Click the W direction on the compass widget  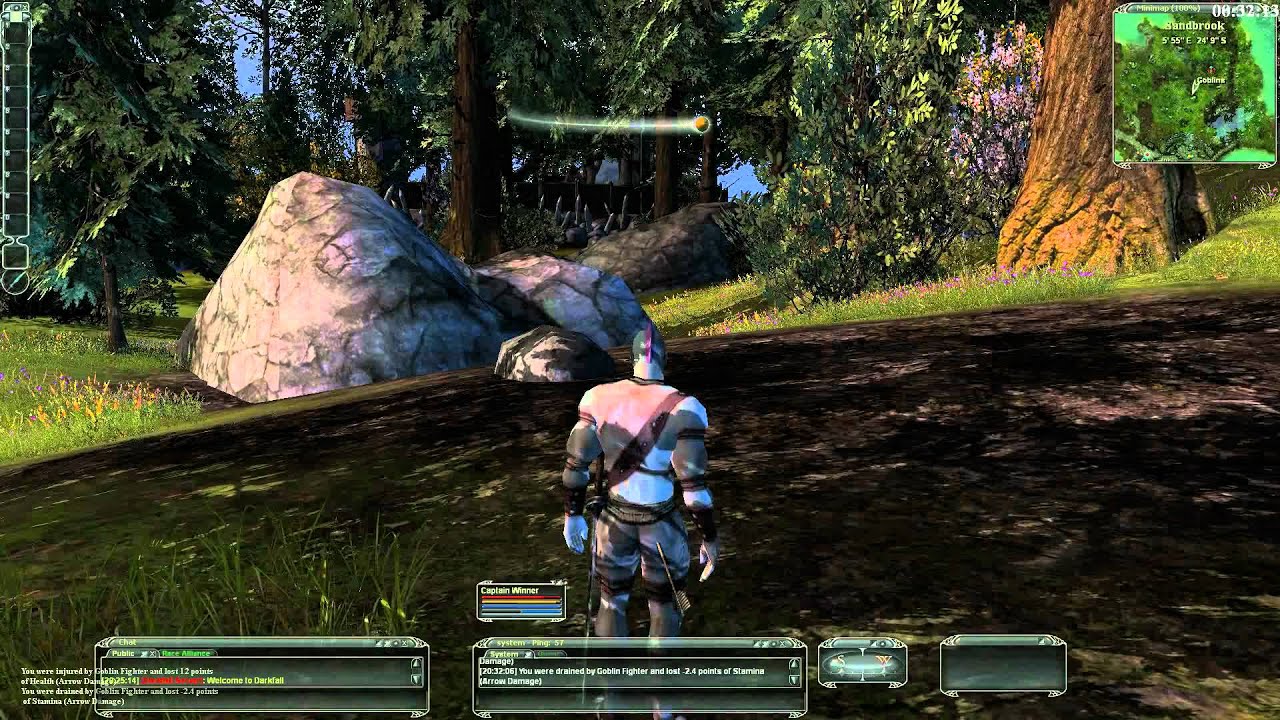pos(884,659)
